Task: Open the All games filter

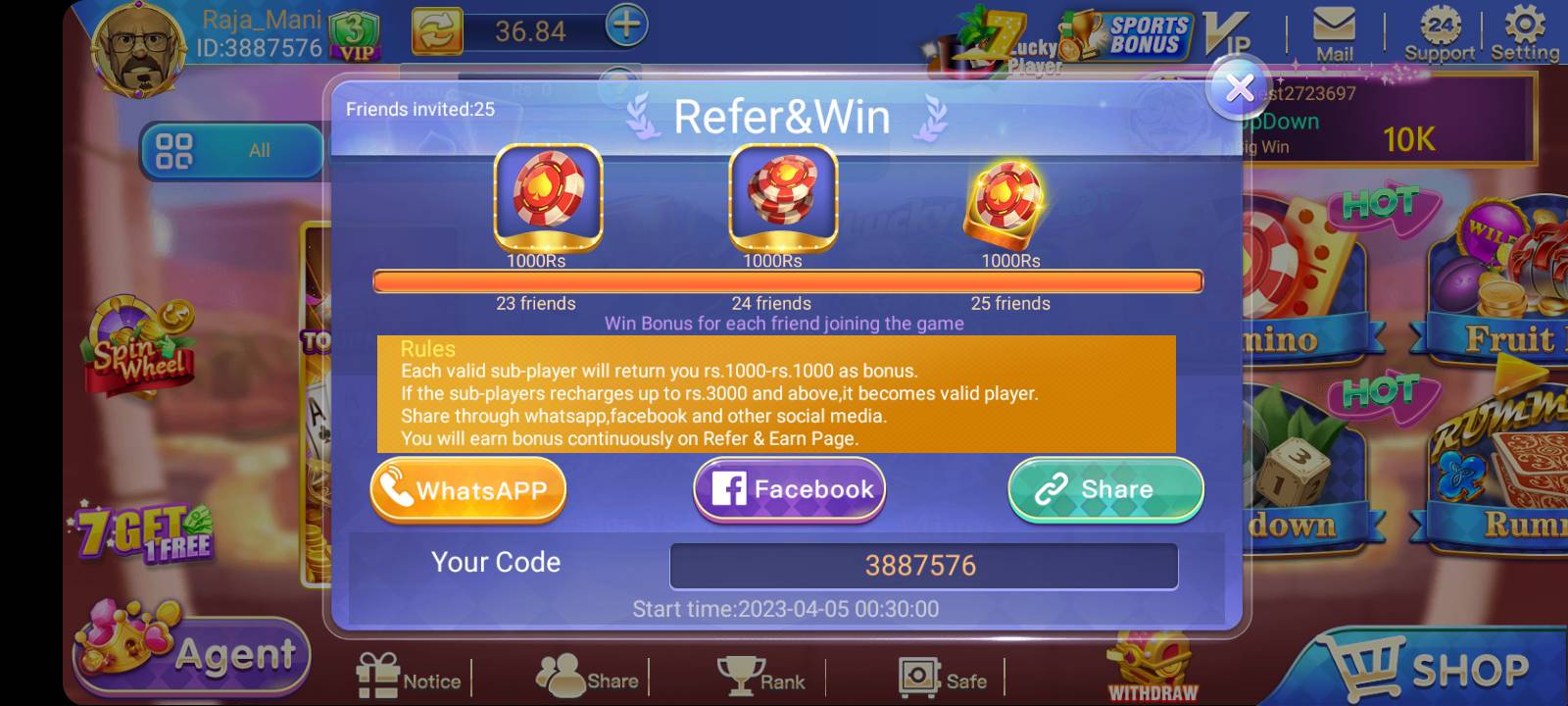Action: point(232,149)
